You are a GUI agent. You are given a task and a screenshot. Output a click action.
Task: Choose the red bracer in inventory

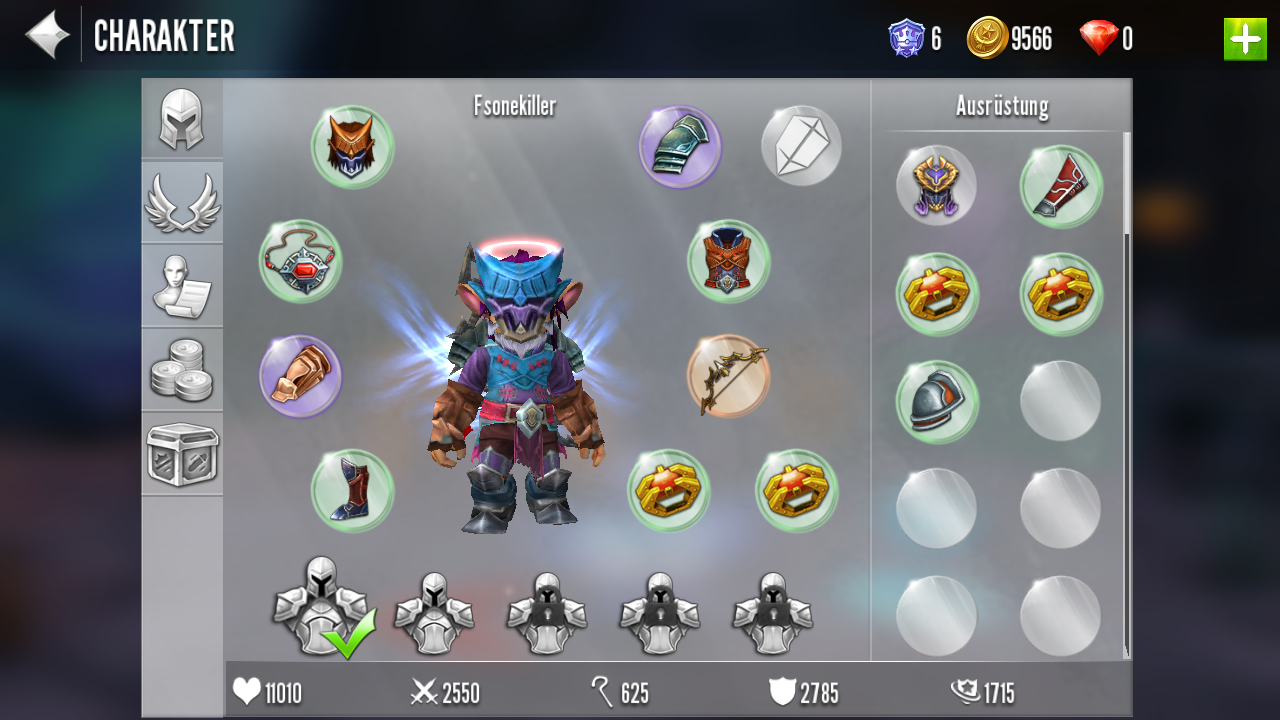[1061, 186]
